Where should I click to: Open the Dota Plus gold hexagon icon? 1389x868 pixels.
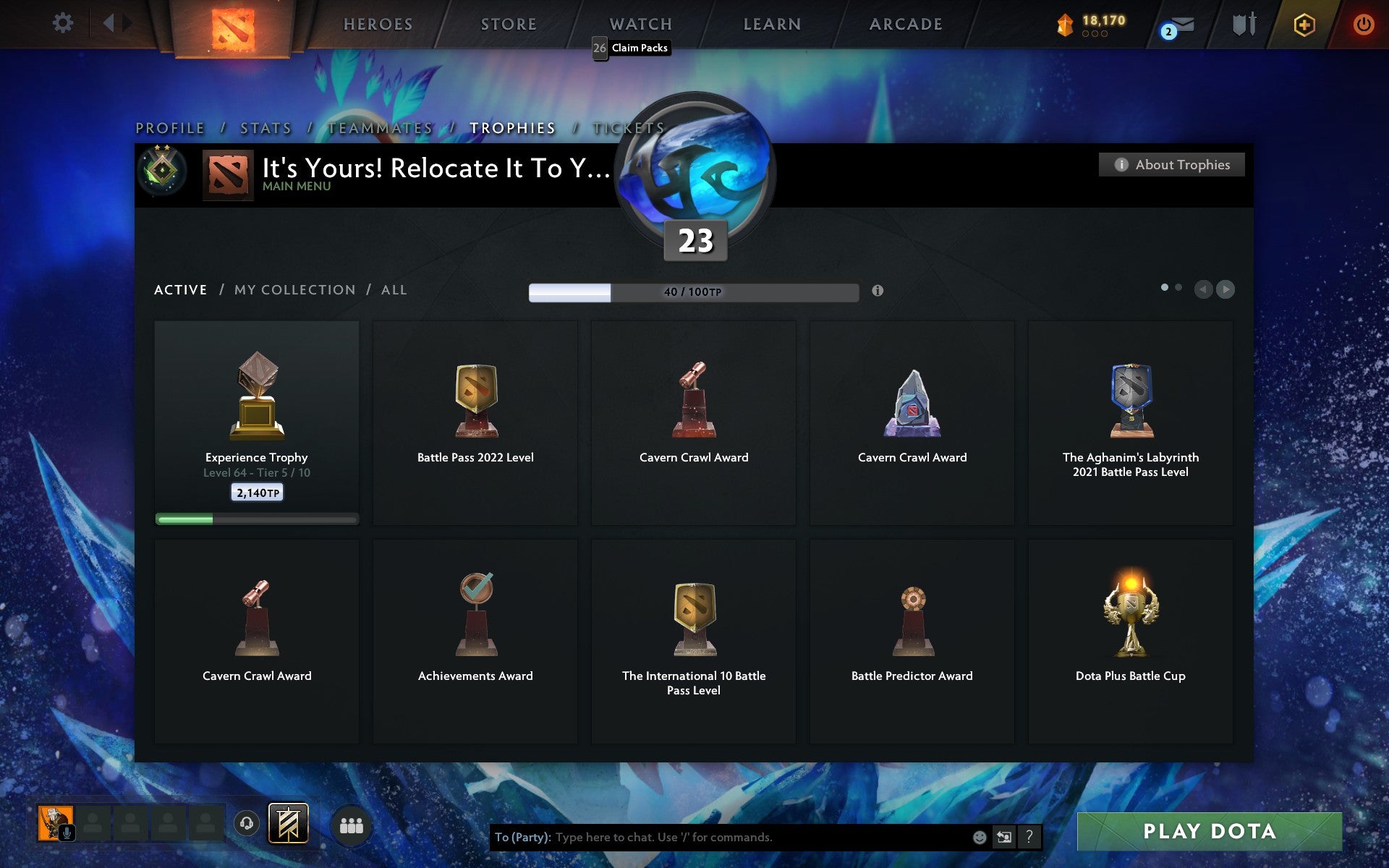[1302, 23]
